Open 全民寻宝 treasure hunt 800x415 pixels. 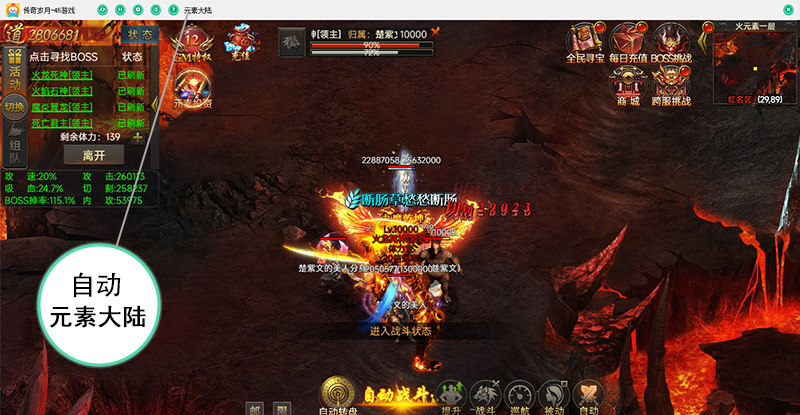pos(586,43)
